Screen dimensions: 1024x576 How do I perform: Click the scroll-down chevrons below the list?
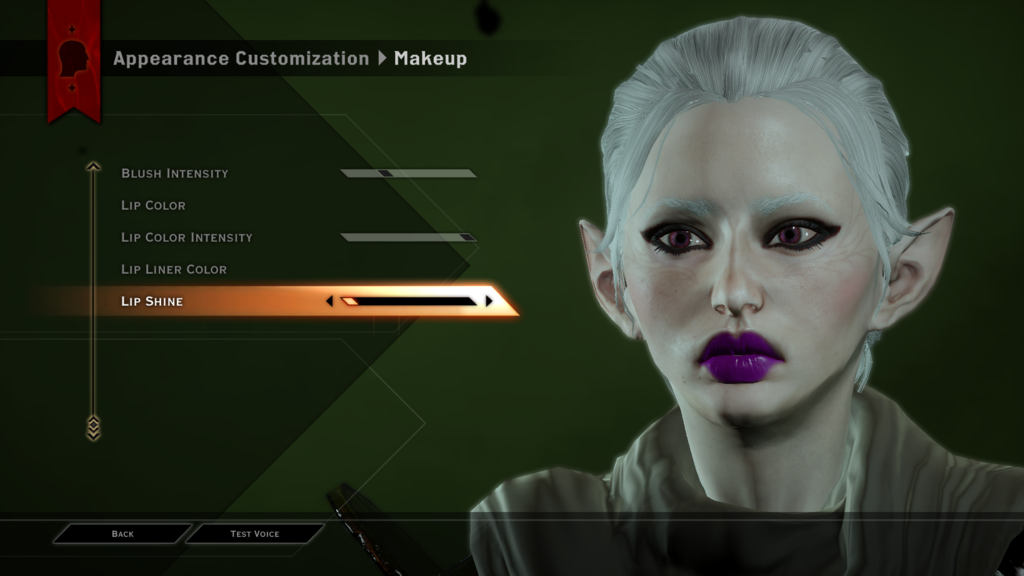[x=93, y=428]
